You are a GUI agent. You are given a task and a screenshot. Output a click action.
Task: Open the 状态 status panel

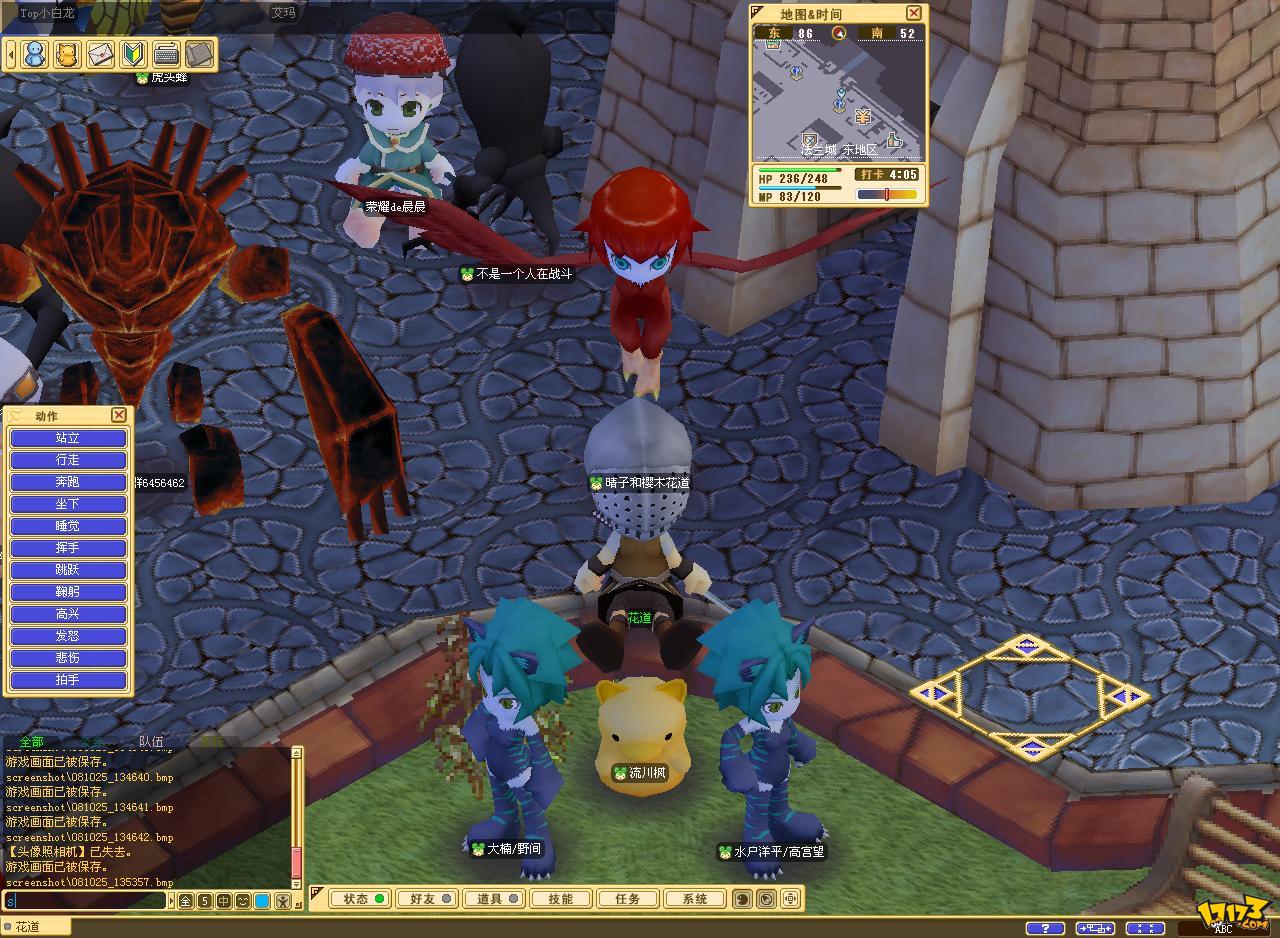(x=357, y=899)
